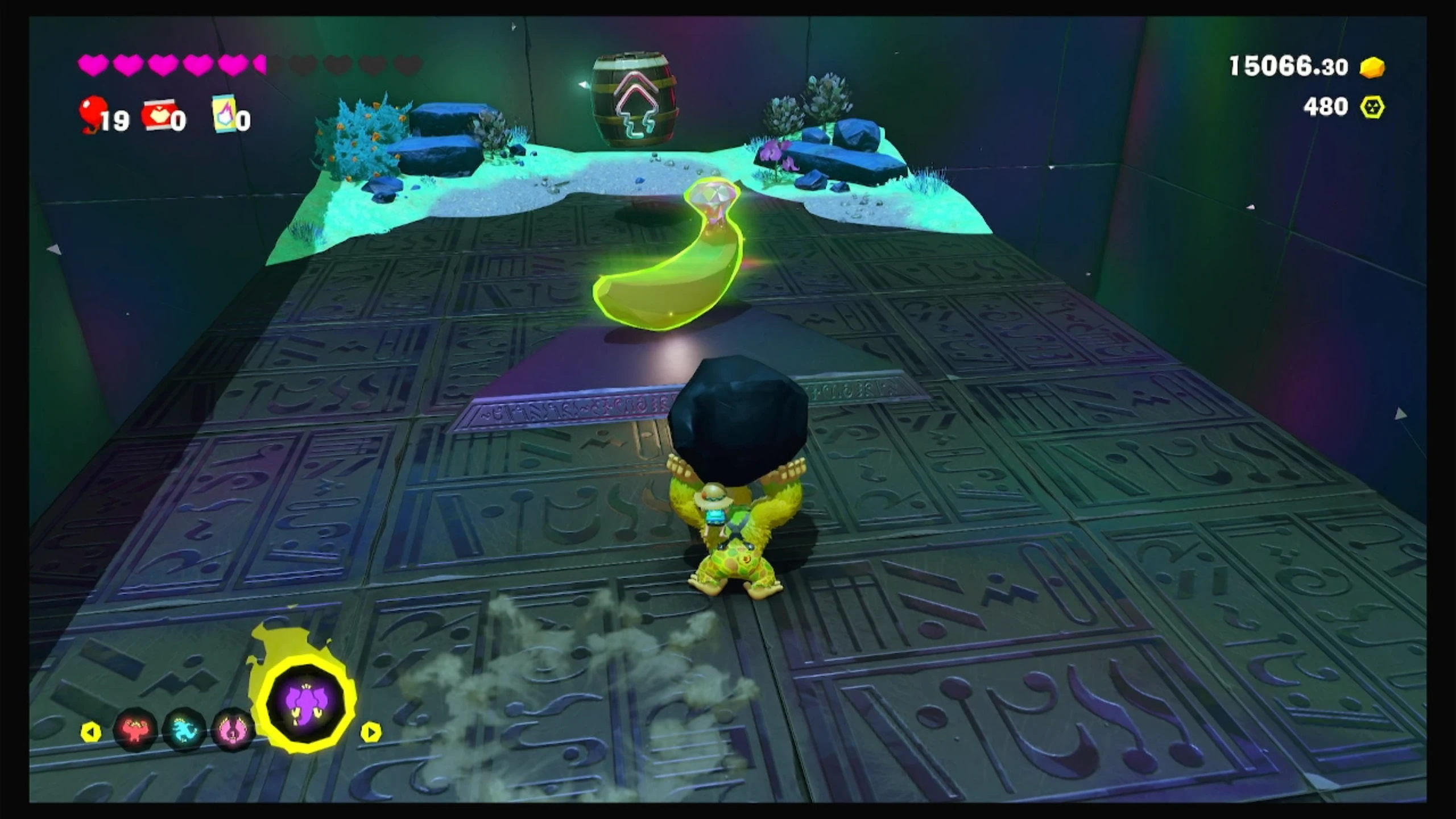Switch to the red Kong Bananza icon
Viewport: 1456px width, 819px height.
[x=135, y=729]
